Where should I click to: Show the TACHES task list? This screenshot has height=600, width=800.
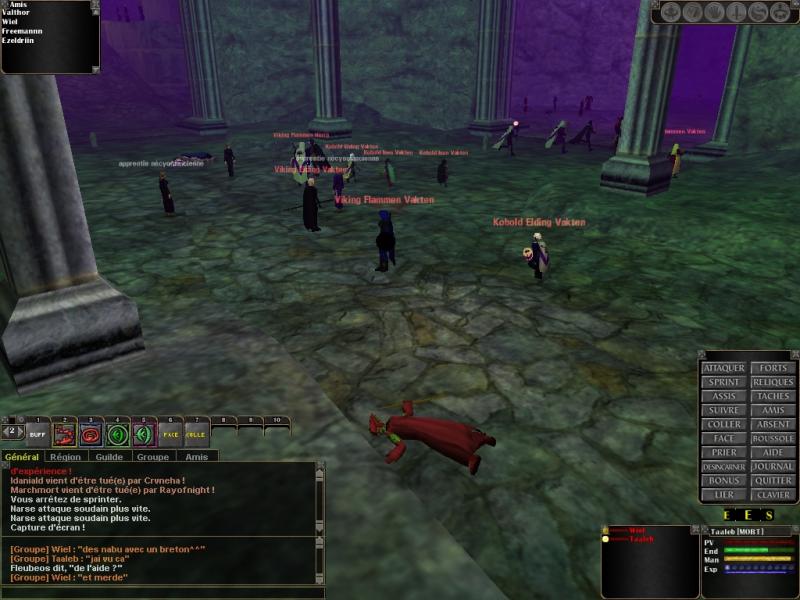pyautogui.click(x=773, y=396)
